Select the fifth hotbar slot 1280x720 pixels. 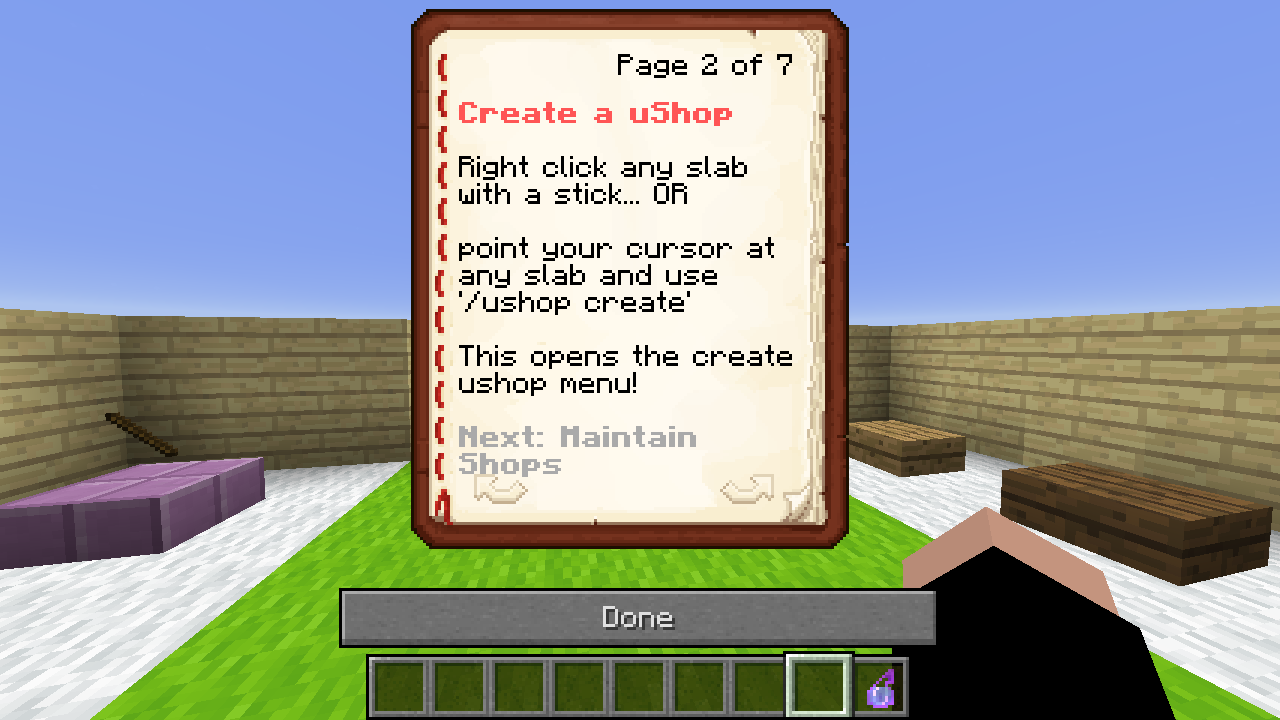point(640,688)
